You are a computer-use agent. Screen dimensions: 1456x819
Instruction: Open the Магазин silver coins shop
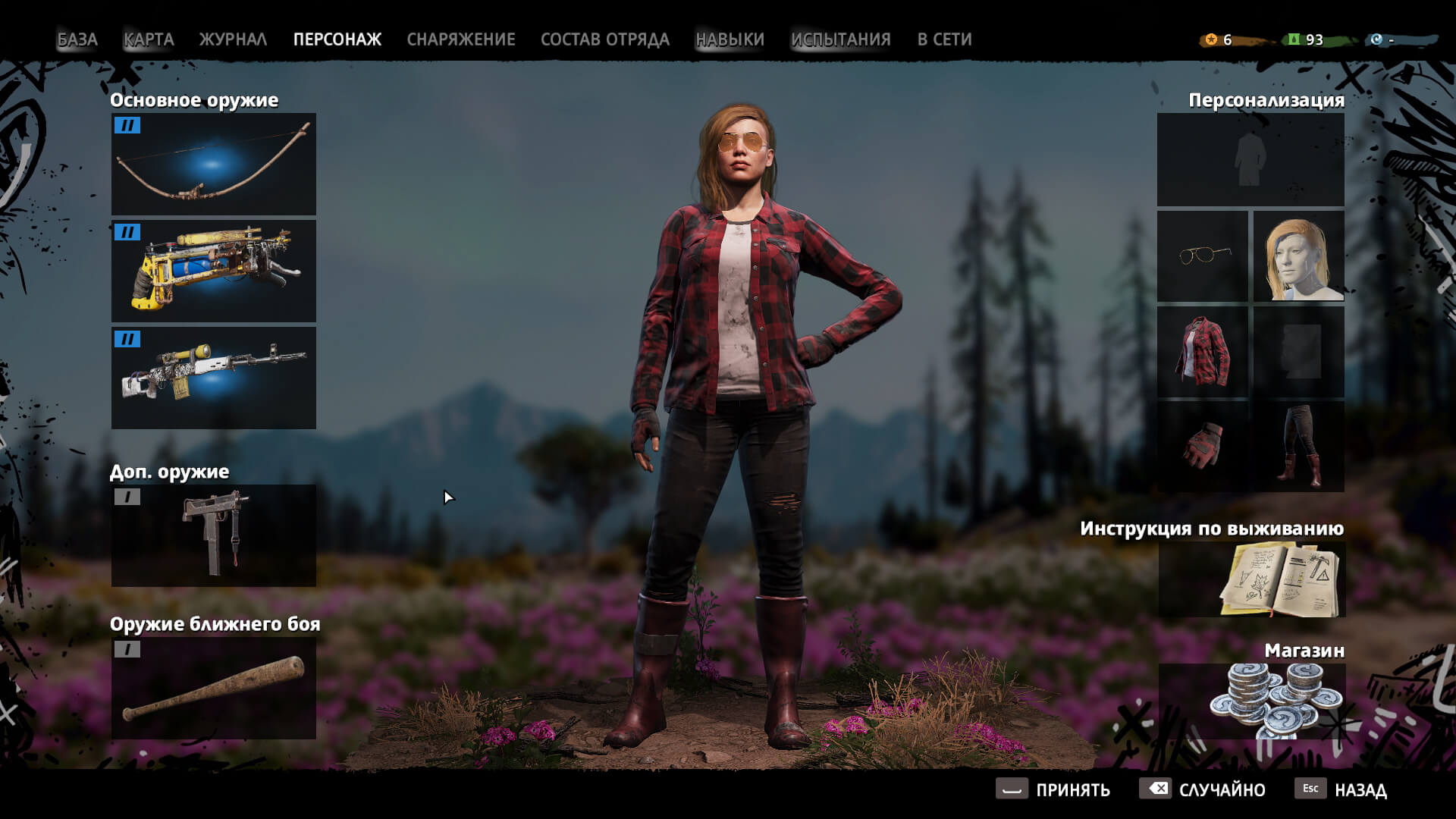pyautogui.click(x=1251, y=701)
